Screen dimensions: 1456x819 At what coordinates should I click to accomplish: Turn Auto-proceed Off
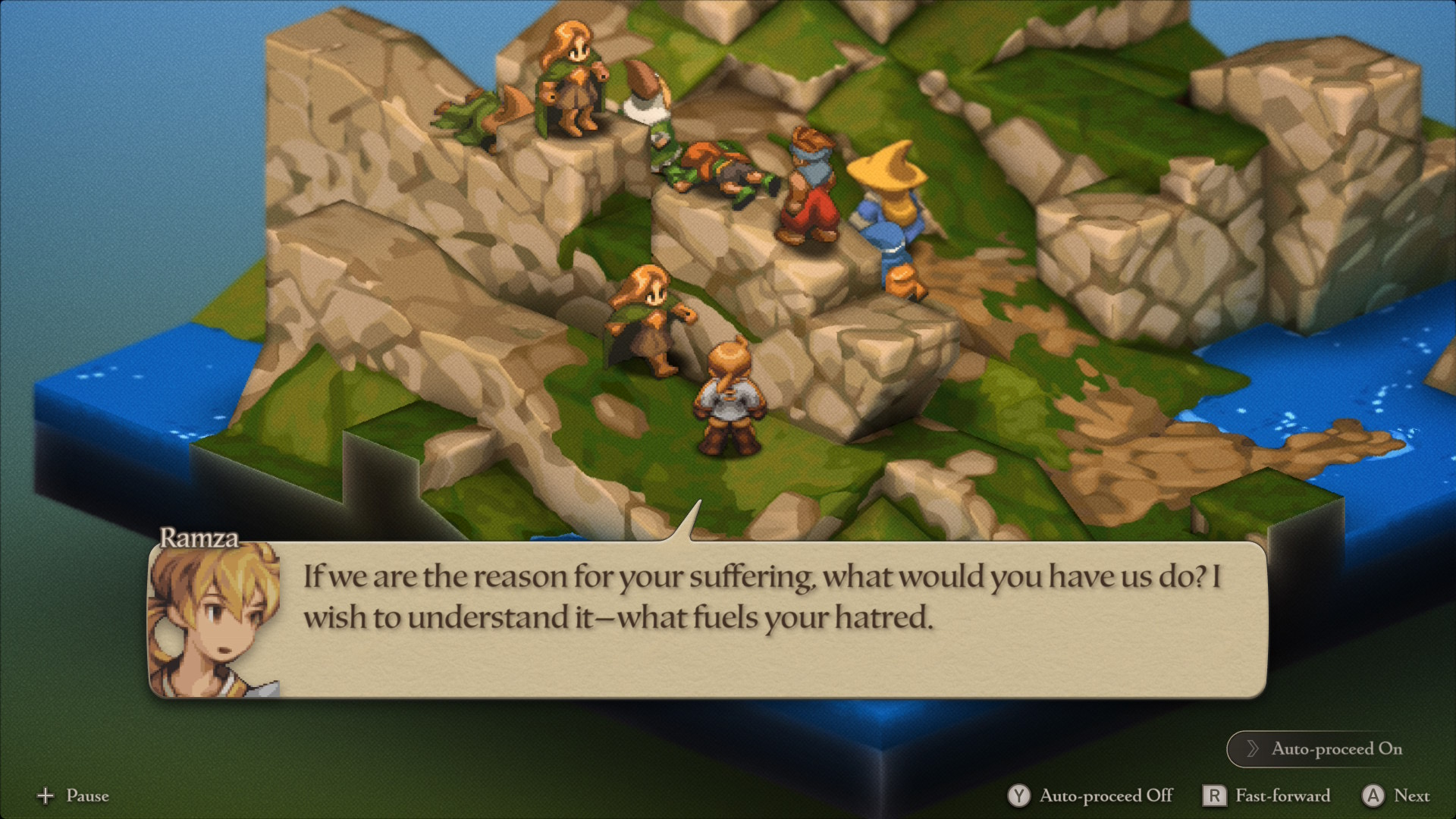[x=1090, y=795]
